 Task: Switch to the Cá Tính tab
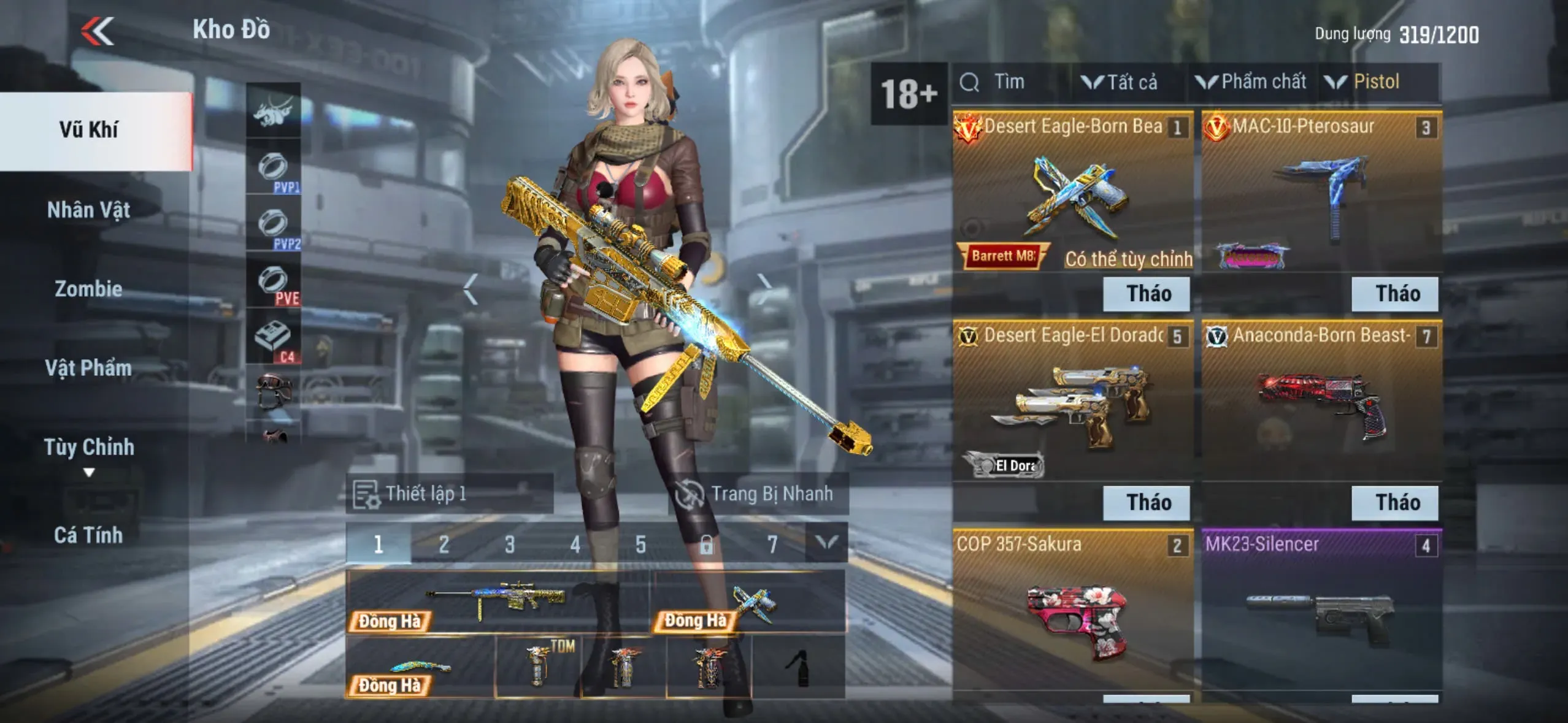[89, 535]
